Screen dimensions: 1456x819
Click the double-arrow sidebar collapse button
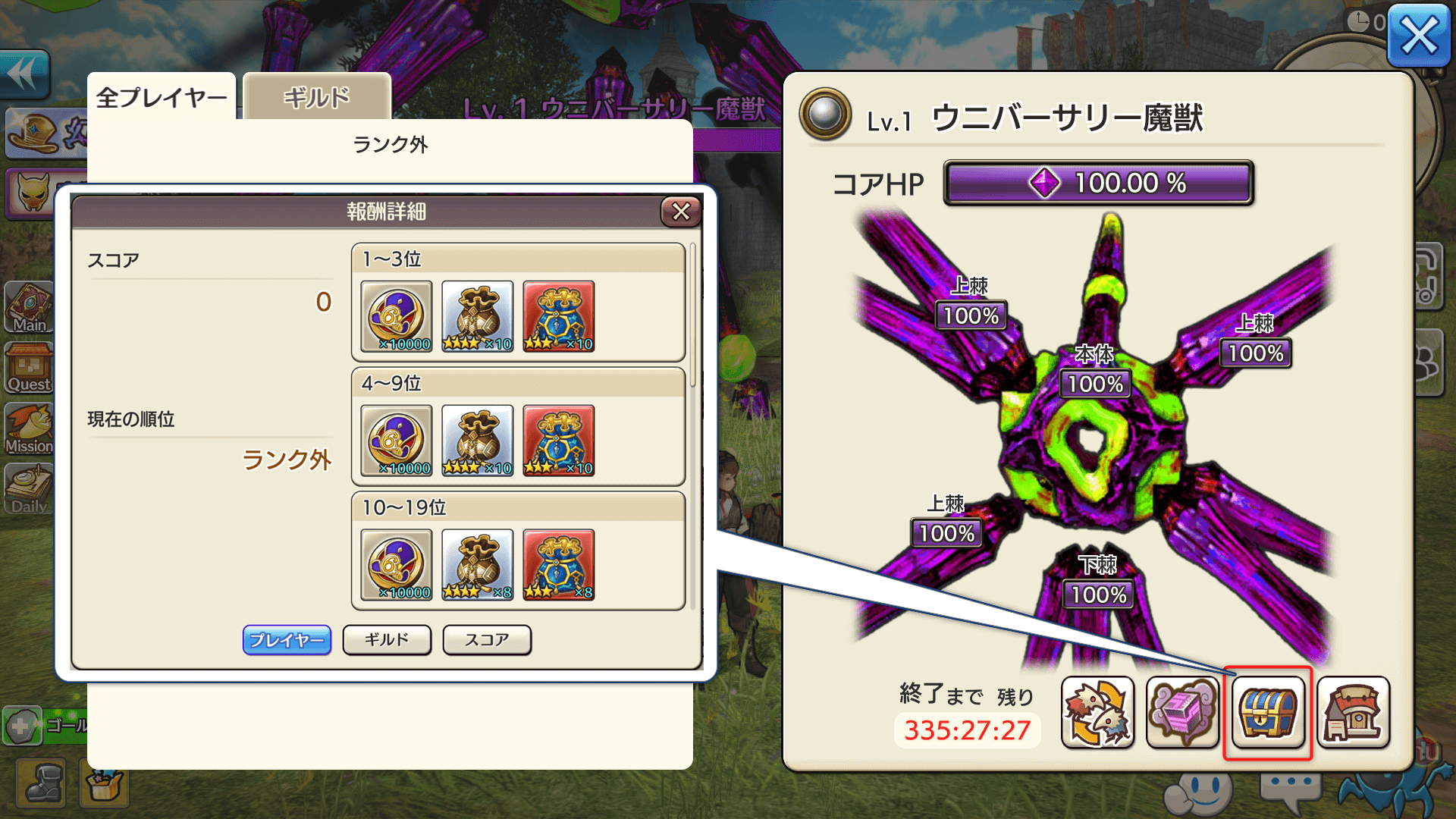click(23, 72)
